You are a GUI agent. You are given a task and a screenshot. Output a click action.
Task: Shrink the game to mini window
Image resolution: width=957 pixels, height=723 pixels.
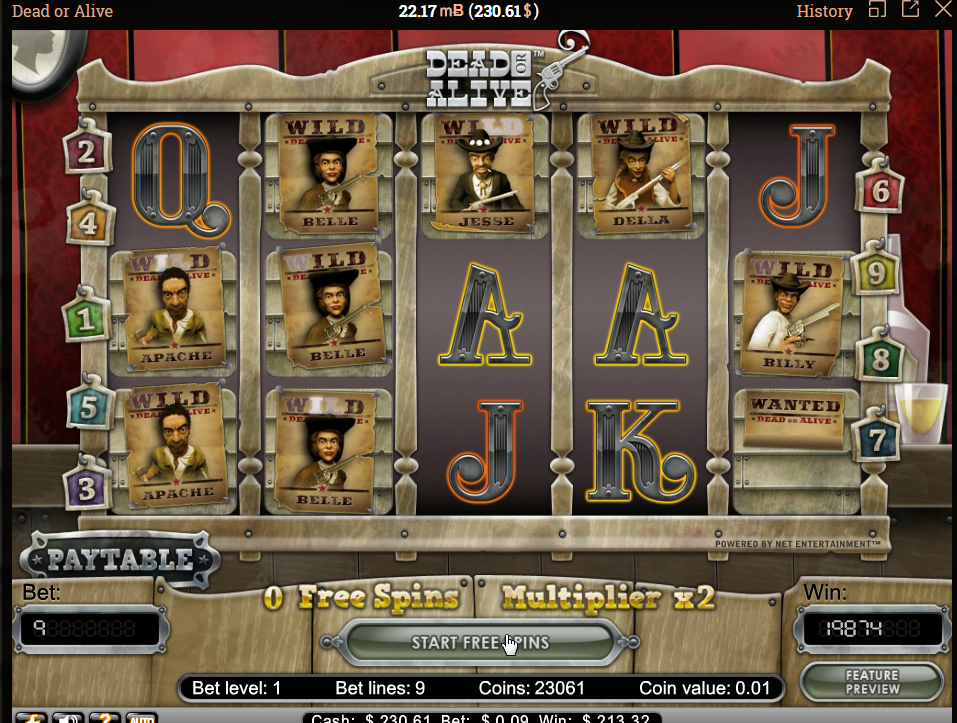tap(877, 10)
